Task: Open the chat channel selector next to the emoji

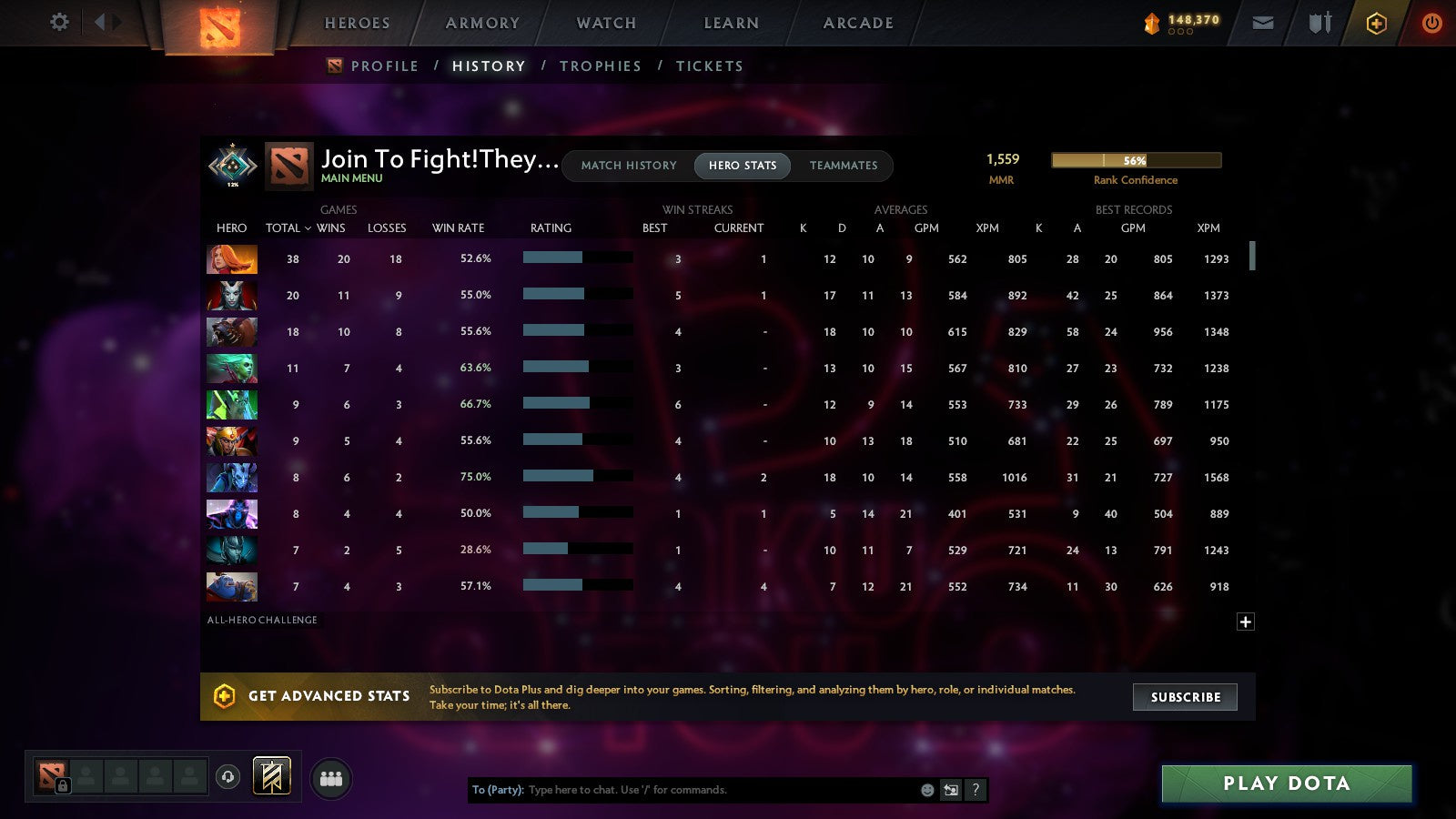Action: click(949, 790)
